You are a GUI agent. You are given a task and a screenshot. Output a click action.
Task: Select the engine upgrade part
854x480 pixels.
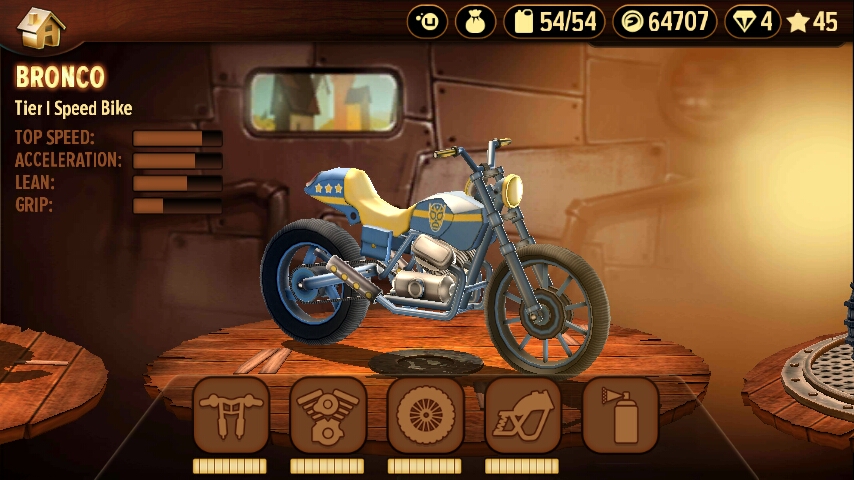(x=328, y=414)
